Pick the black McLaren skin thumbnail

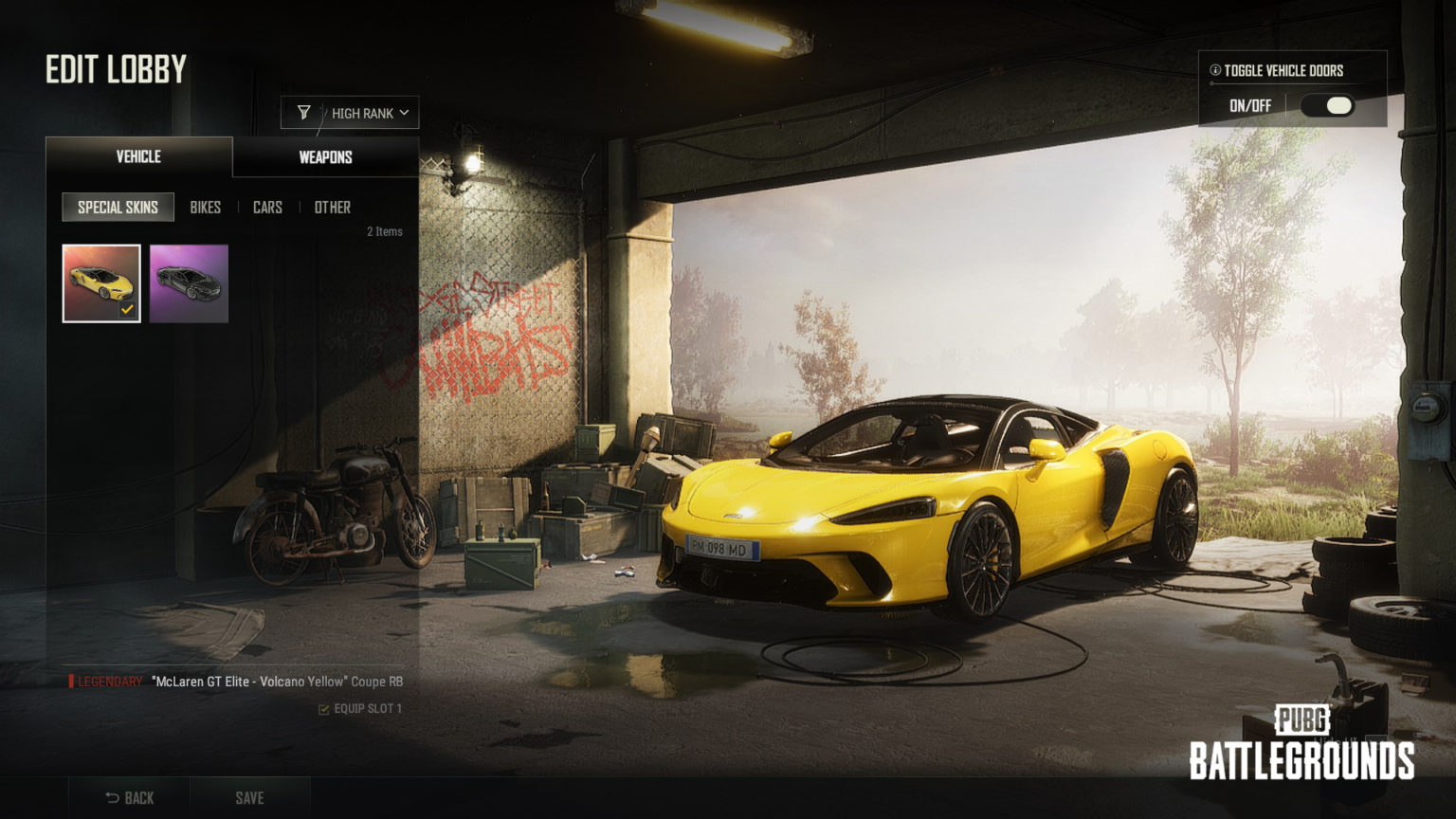[189, 283]
